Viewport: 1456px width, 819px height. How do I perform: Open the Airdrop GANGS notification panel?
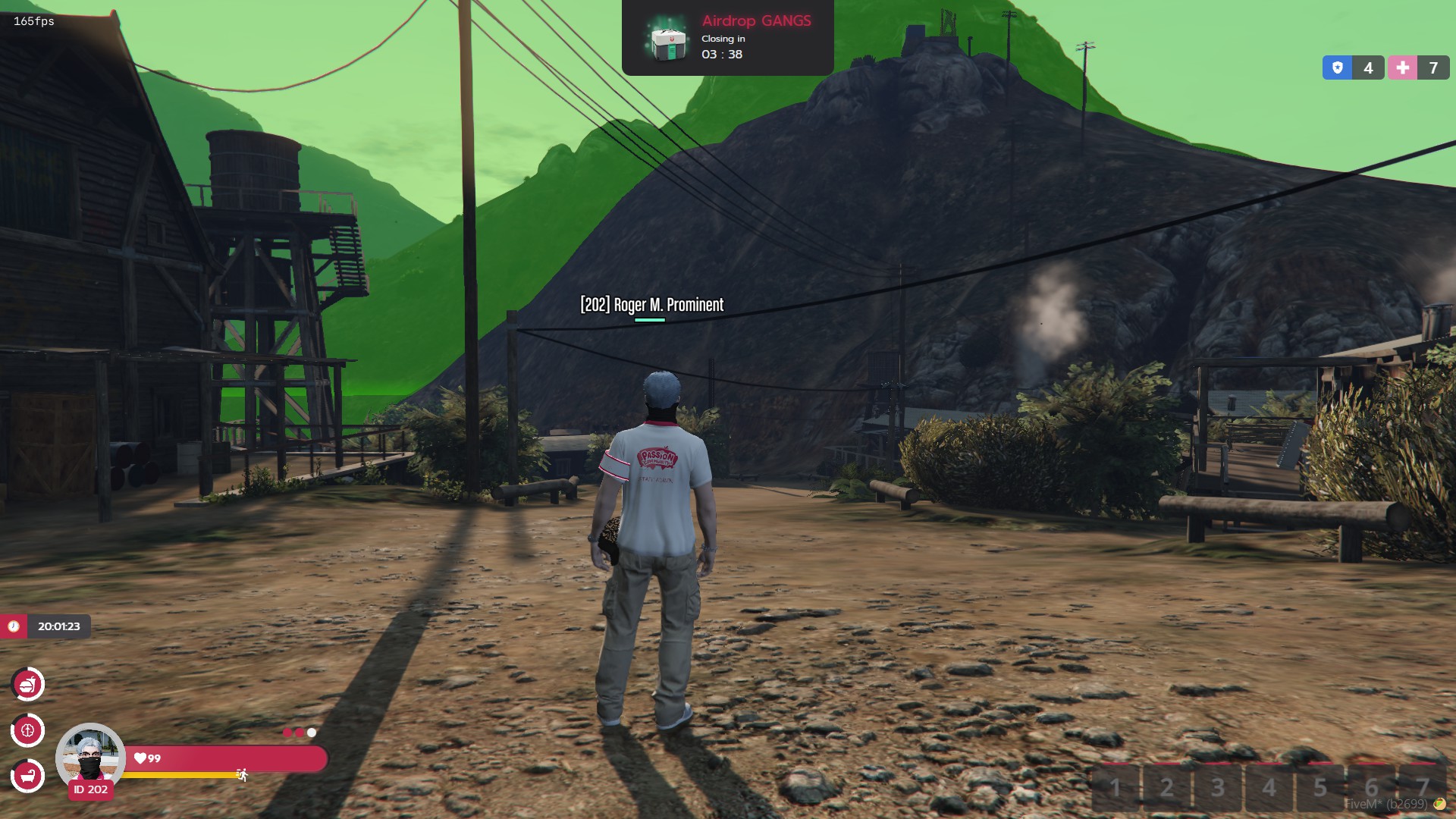[x=727, y=37]
